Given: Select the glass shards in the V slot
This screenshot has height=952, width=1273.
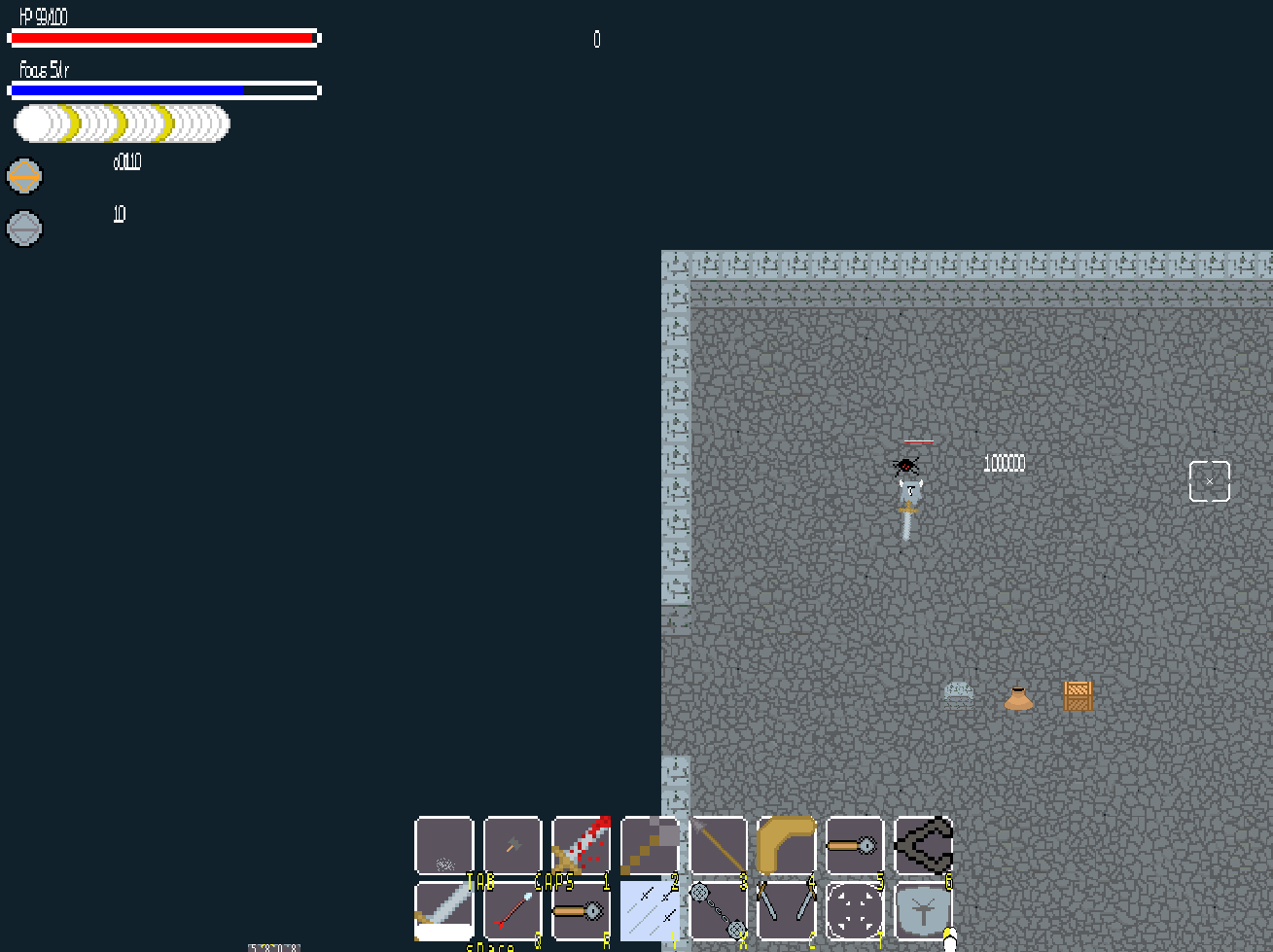Looking at the screenshot, I should (651, 912).
